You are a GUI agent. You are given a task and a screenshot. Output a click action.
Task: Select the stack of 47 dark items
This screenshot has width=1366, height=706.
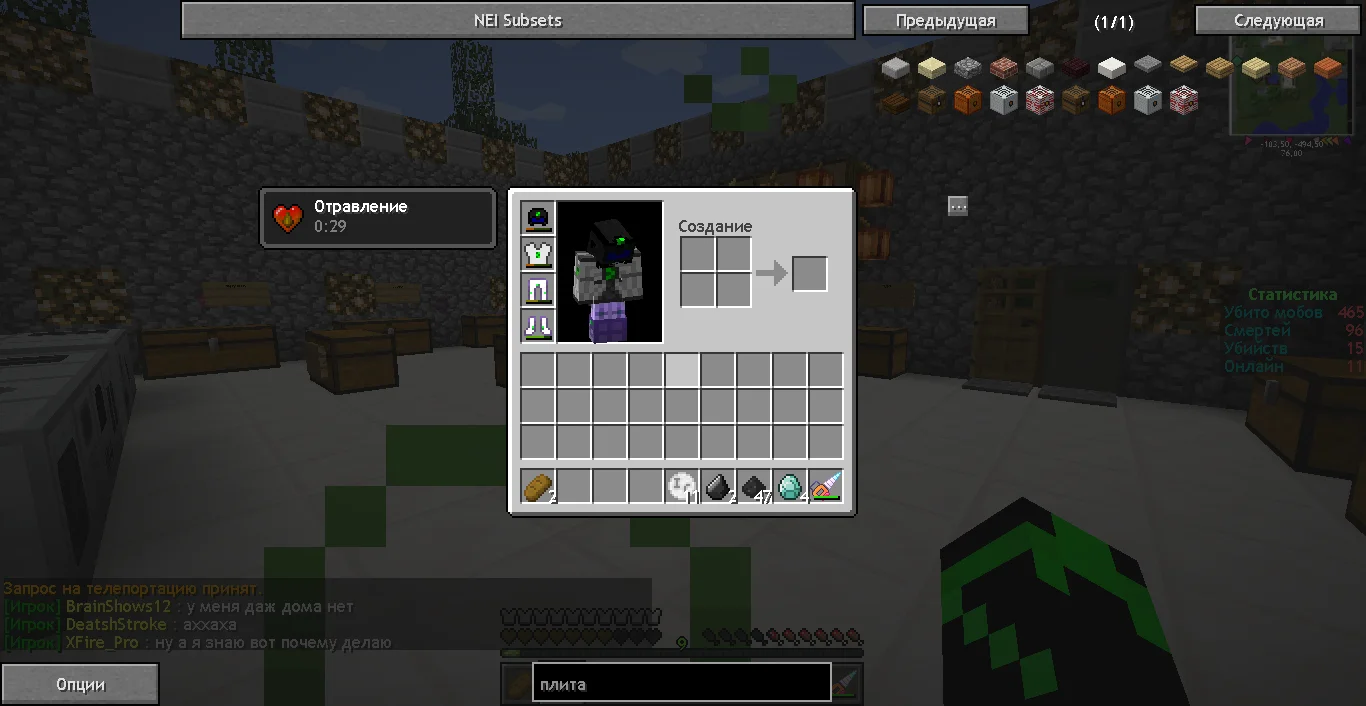755,487
